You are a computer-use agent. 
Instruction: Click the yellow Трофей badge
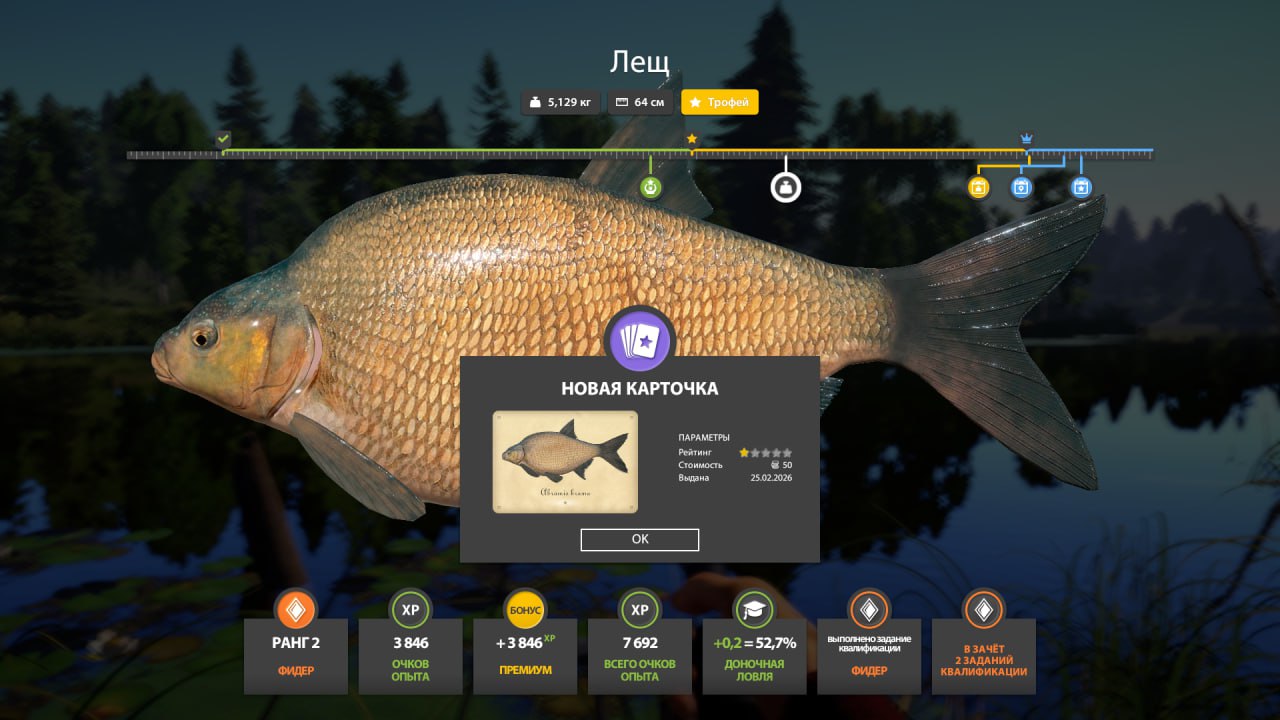pos(720,102)
